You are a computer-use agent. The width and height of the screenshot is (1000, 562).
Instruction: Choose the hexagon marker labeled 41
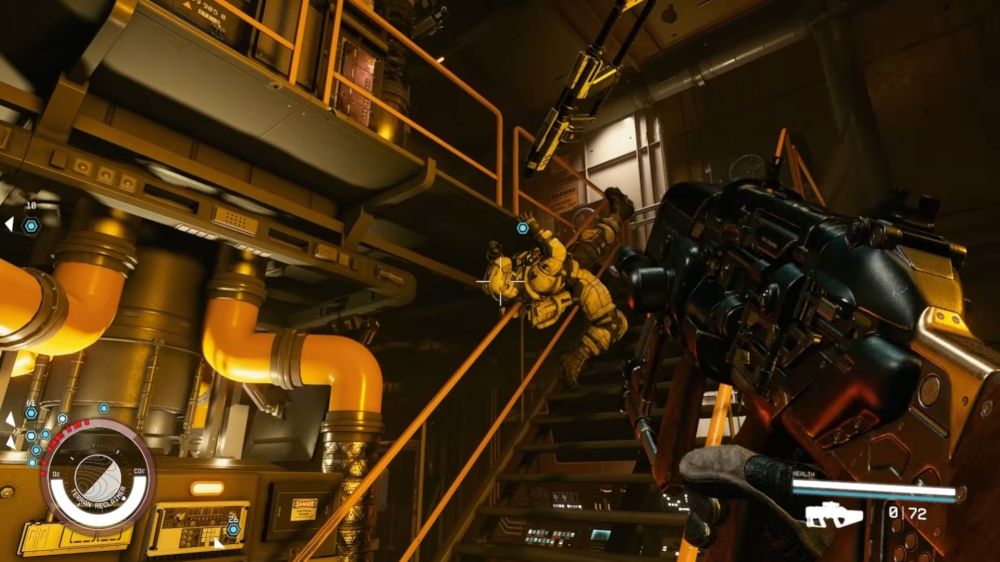point(31,412)
